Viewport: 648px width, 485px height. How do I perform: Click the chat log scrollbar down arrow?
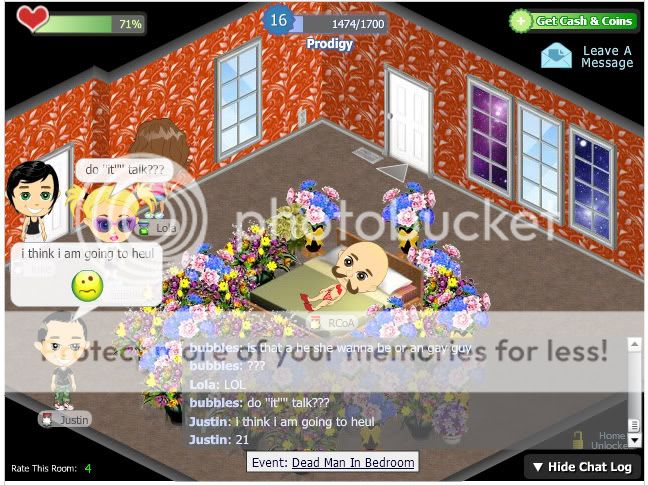[633, 439]
